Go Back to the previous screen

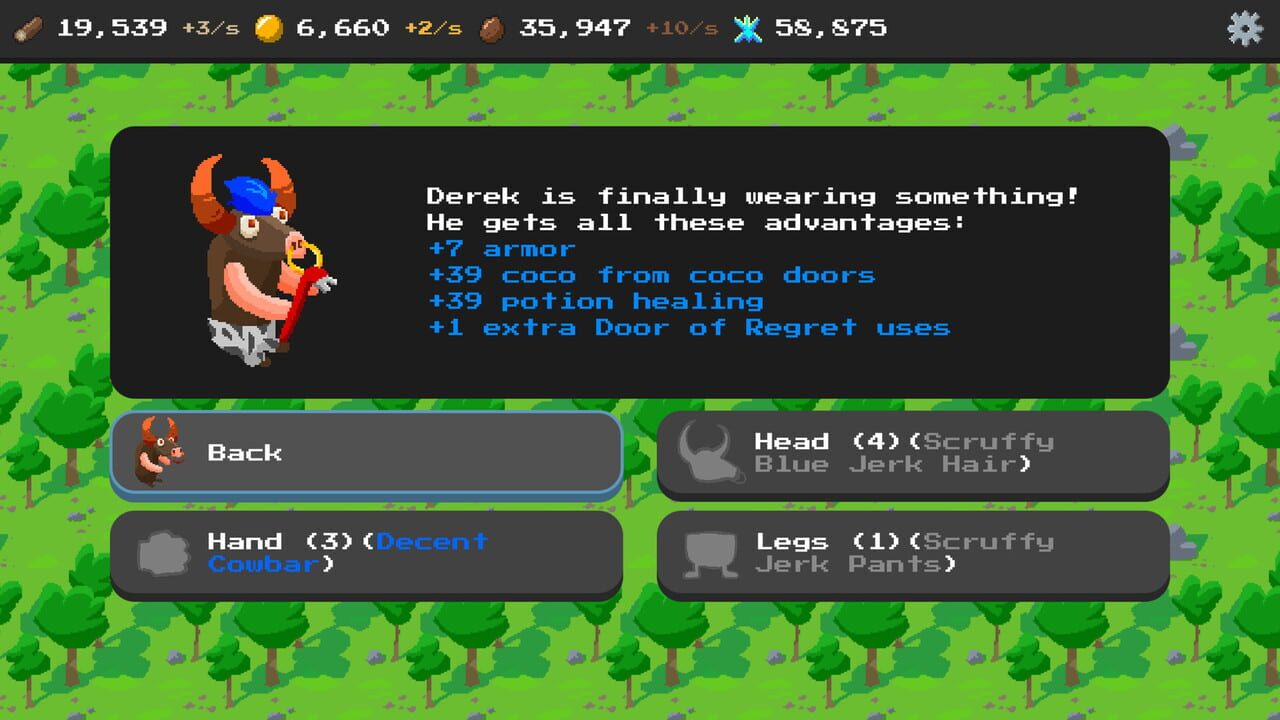point(370,452)
